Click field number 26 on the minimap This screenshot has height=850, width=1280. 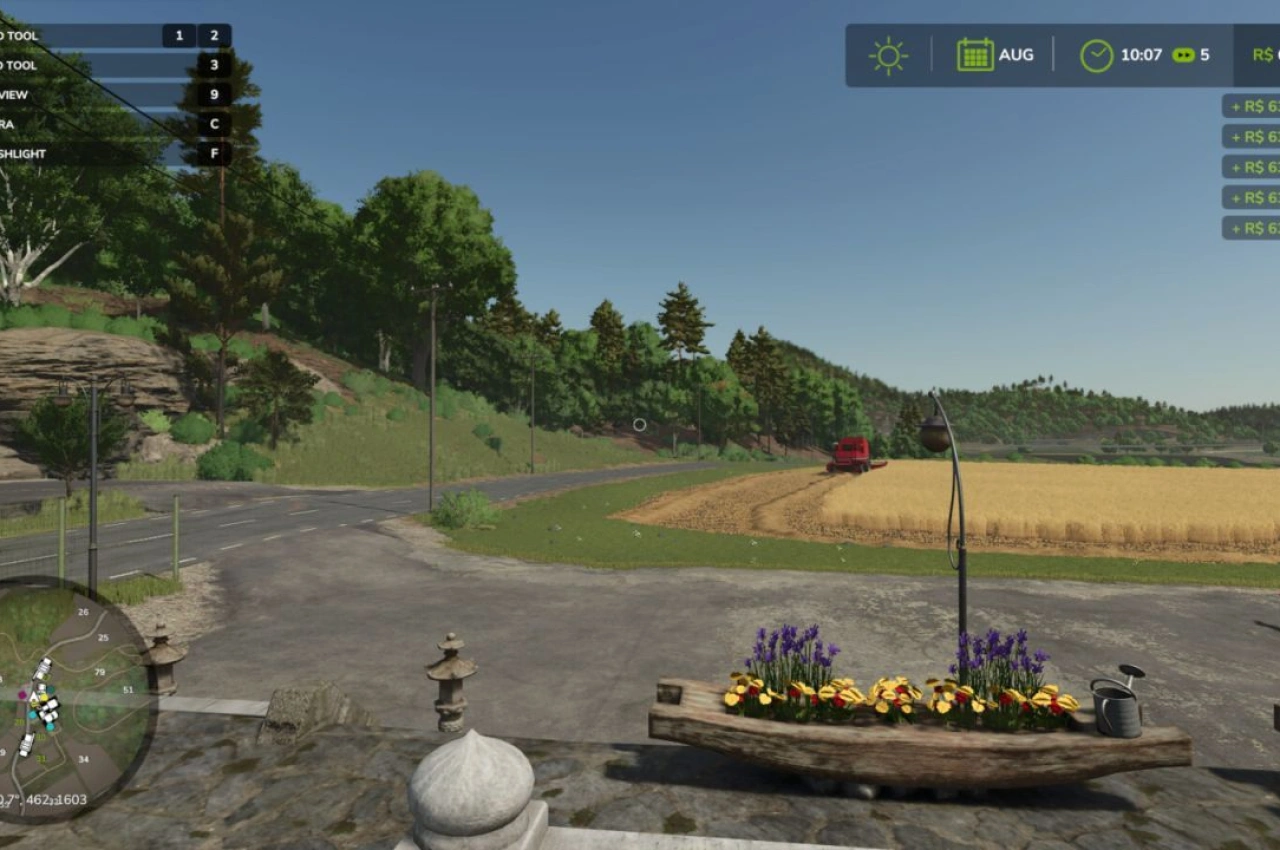pos(84,611)
